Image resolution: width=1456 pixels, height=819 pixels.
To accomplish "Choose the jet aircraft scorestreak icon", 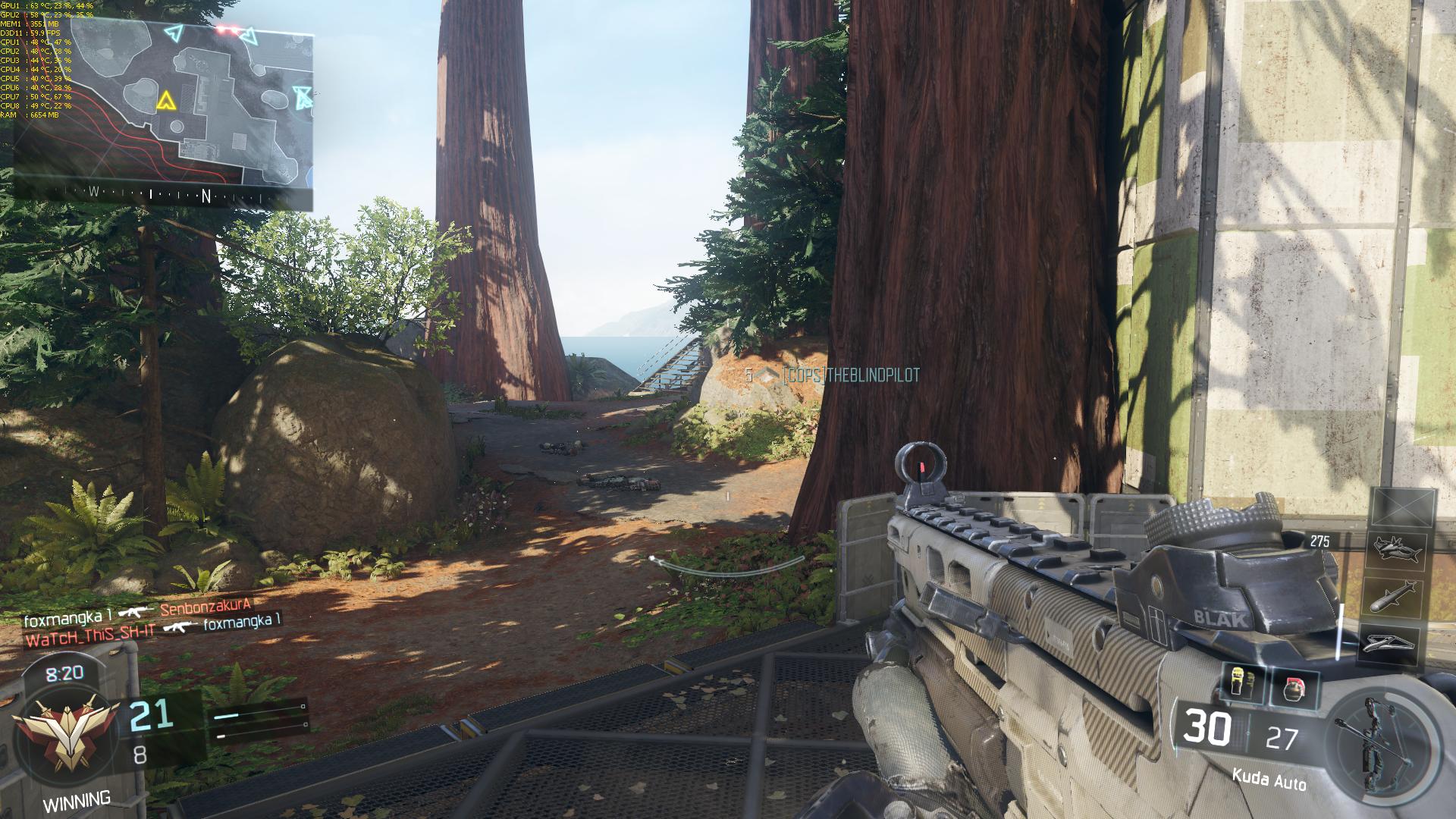I will (x=1396, y=550).
